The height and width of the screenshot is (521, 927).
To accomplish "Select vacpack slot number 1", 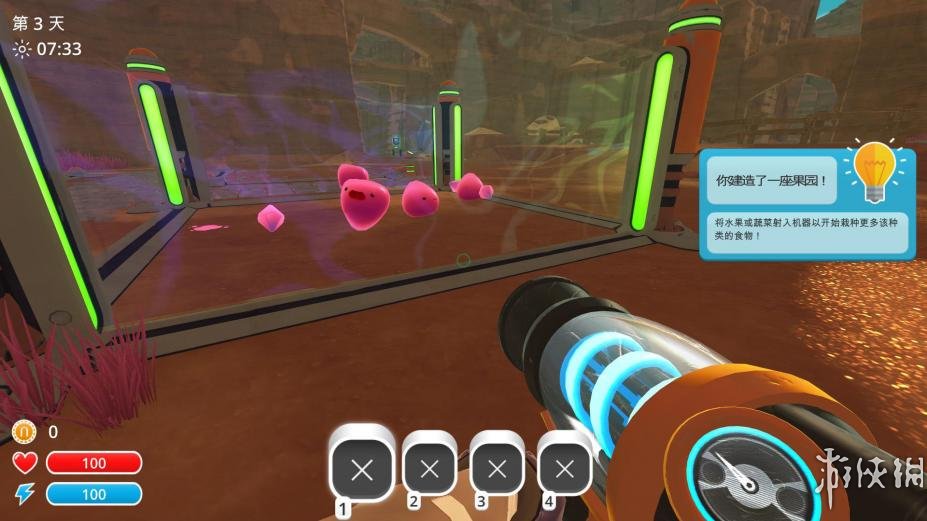I will (x=362, y=470).
